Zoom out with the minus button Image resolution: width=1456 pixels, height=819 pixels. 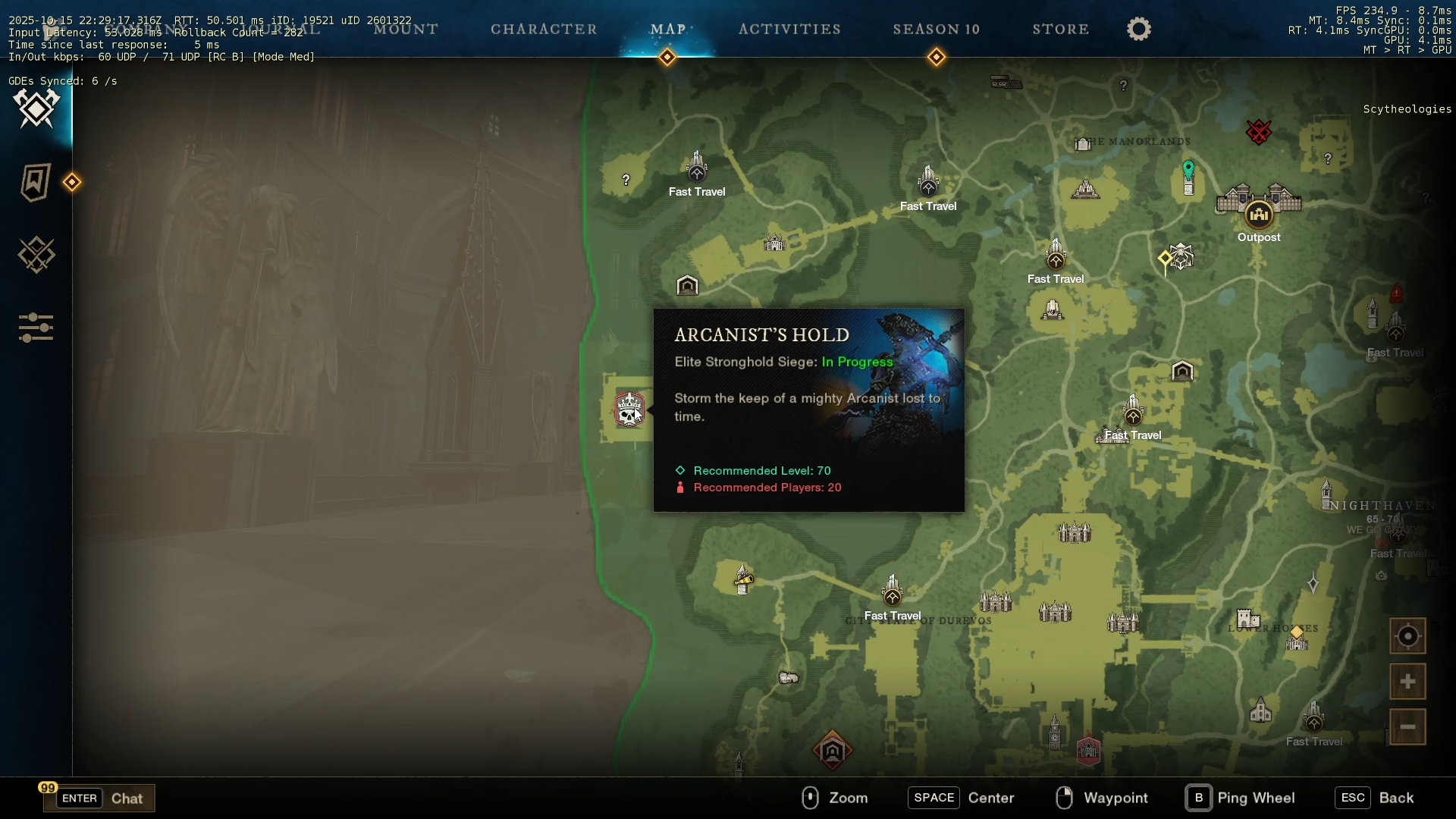1407,727
